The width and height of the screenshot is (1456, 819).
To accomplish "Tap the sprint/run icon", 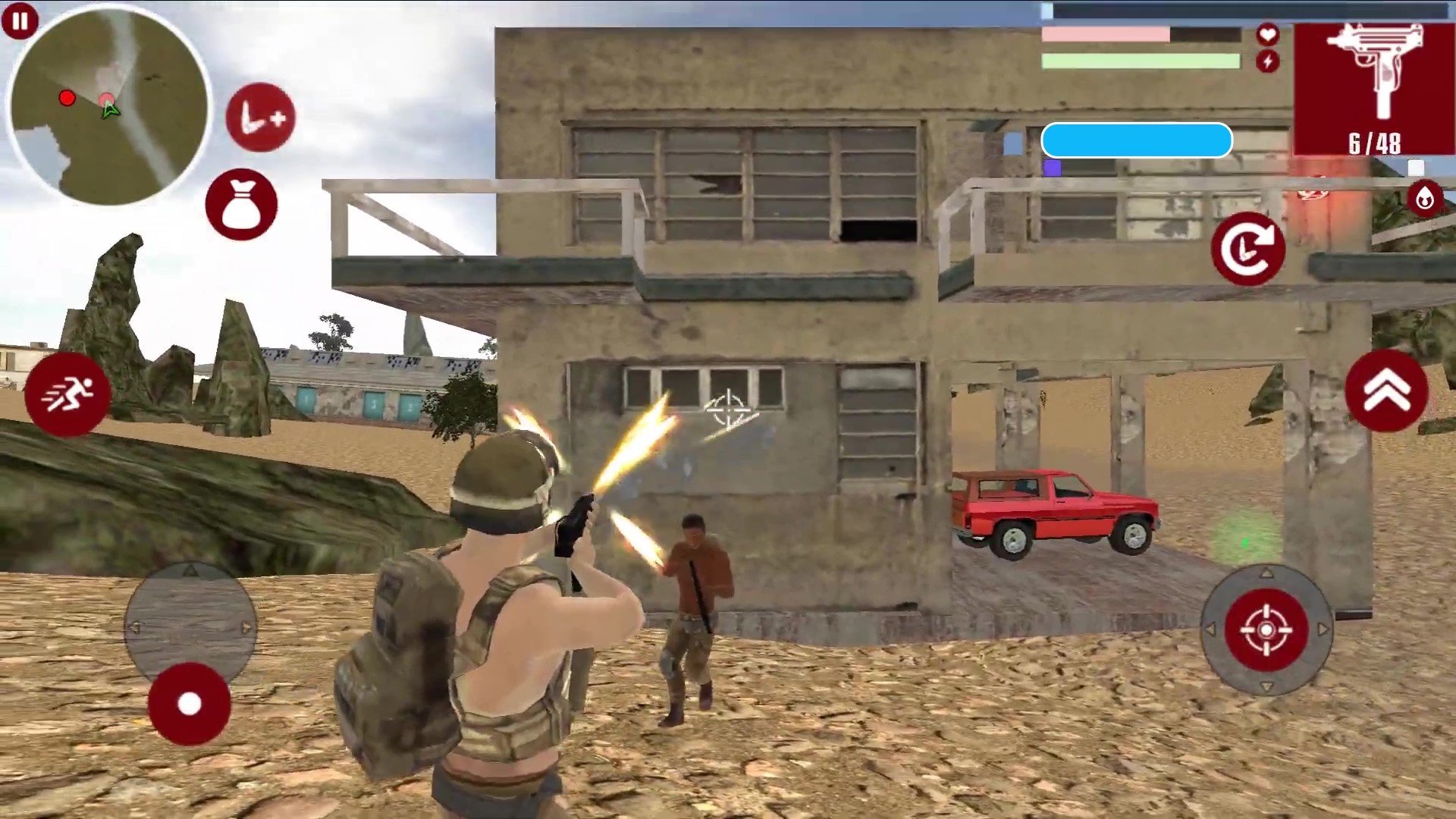I will point(67,392).
